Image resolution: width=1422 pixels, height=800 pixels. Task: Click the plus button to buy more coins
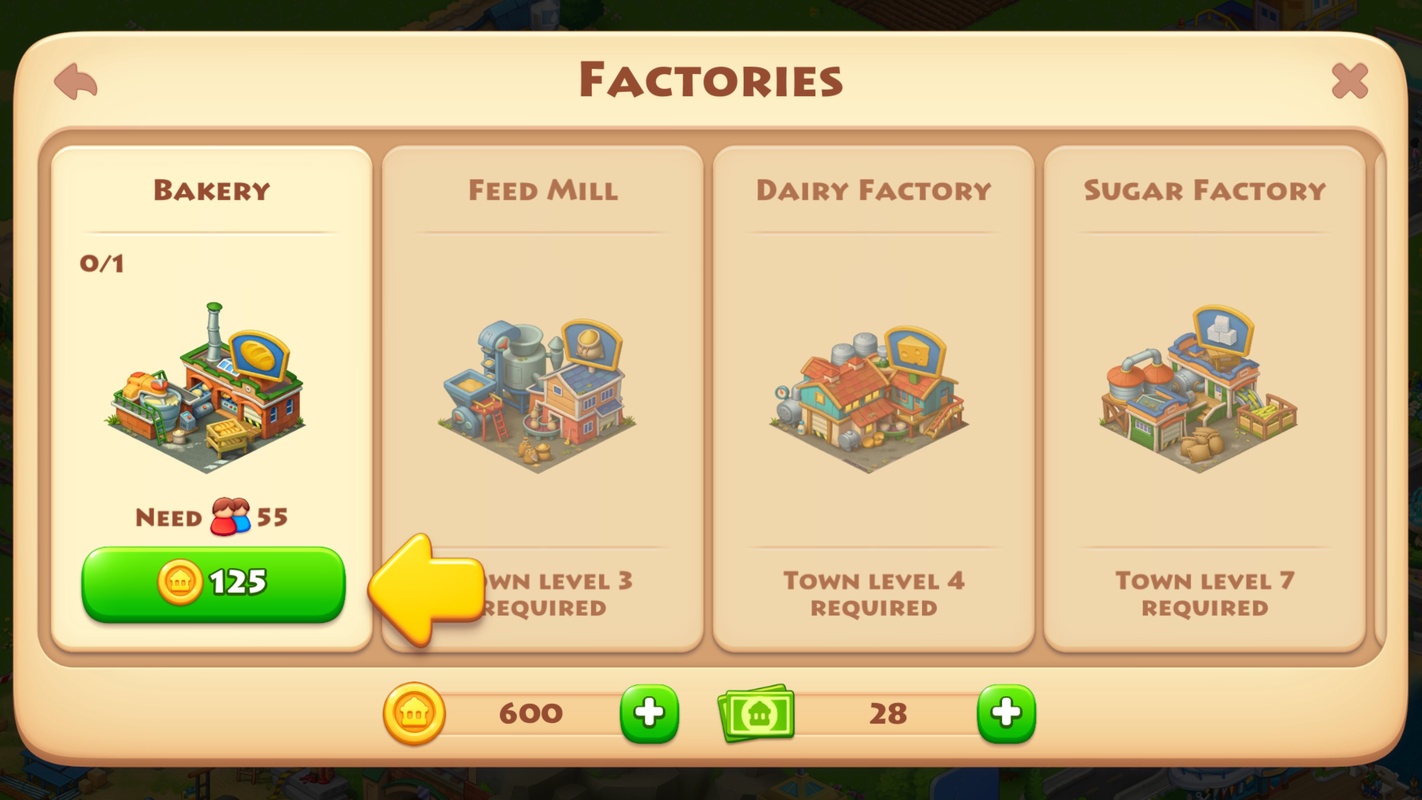[x=647, y=712]
